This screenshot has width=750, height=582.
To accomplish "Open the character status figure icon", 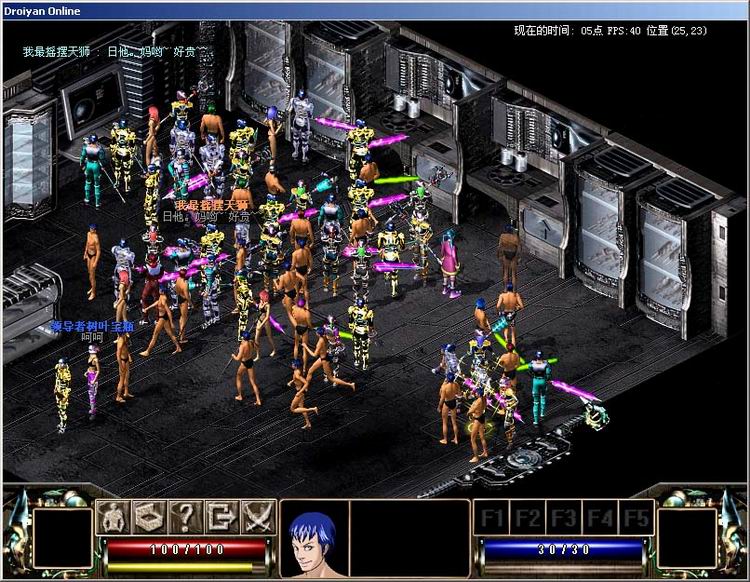I will pos(113,517).
